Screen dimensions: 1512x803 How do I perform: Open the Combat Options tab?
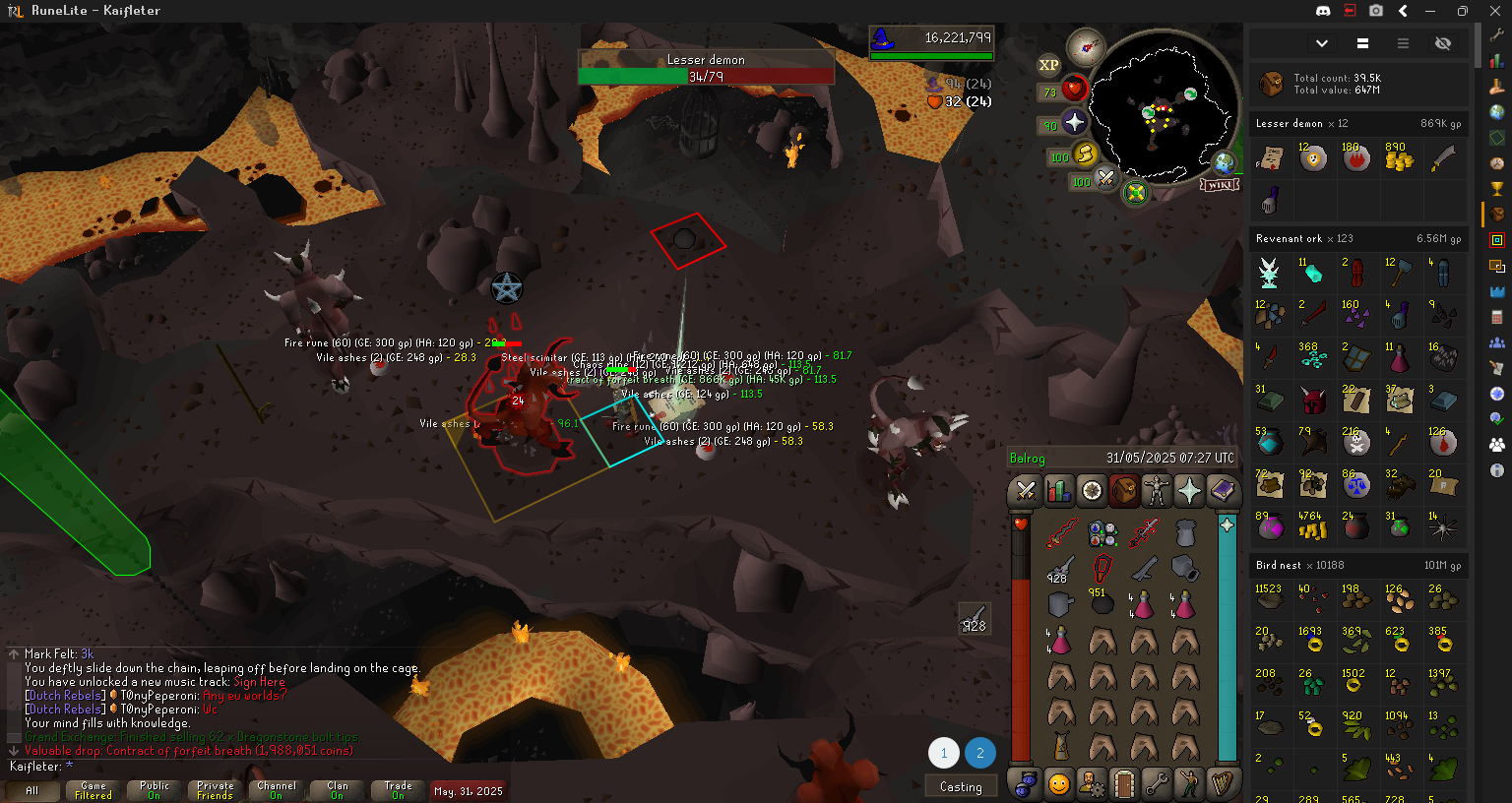click(x=1026, y=490)
